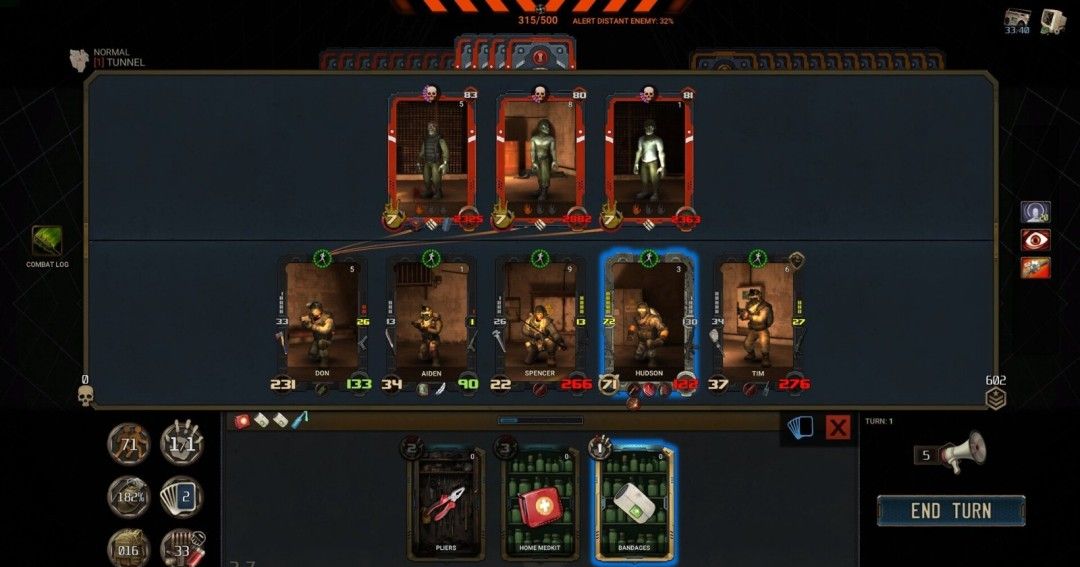Image resolution: width=1080 pixels, height=567 pixels.
Task: Choose the Bandages card
Action: tap(633, 502)
